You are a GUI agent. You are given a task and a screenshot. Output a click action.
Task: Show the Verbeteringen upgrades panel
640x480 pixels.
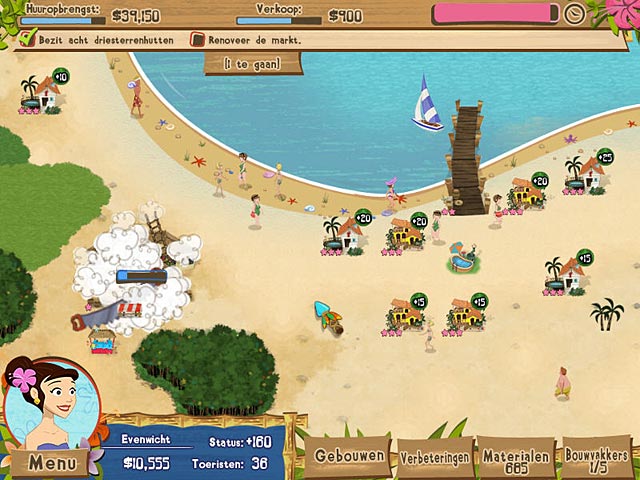(x=435, y=457)
